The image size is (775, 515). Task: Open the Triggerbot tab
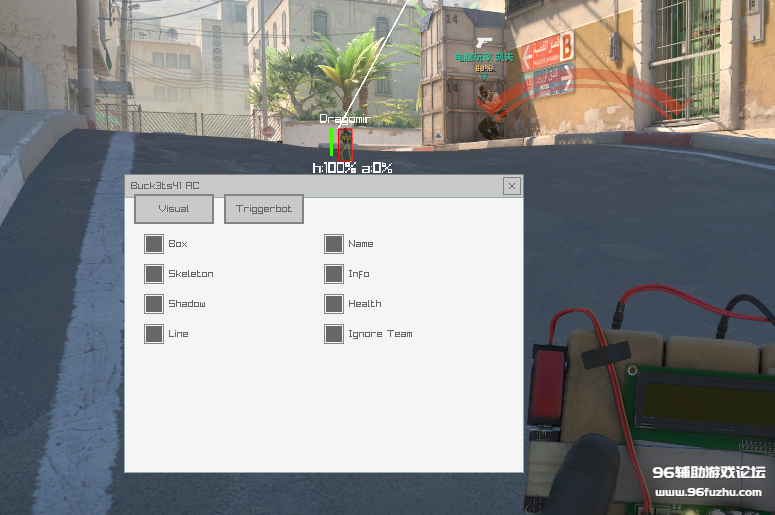click(x=264, y=209)
